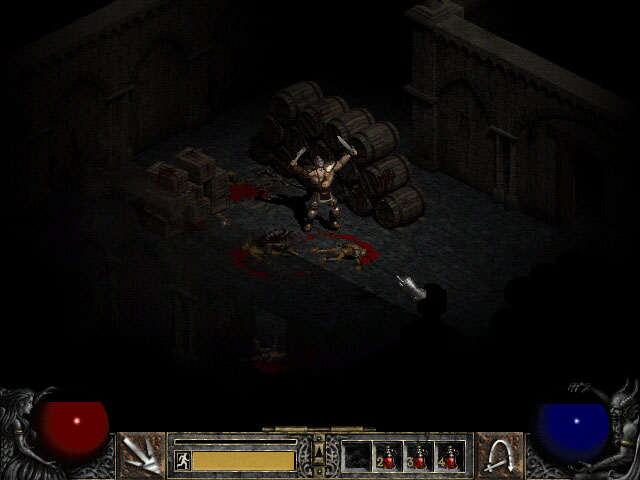Toggle the run/walk button
The width and height of the screenshot is (640, 480).
click(183, 460)
